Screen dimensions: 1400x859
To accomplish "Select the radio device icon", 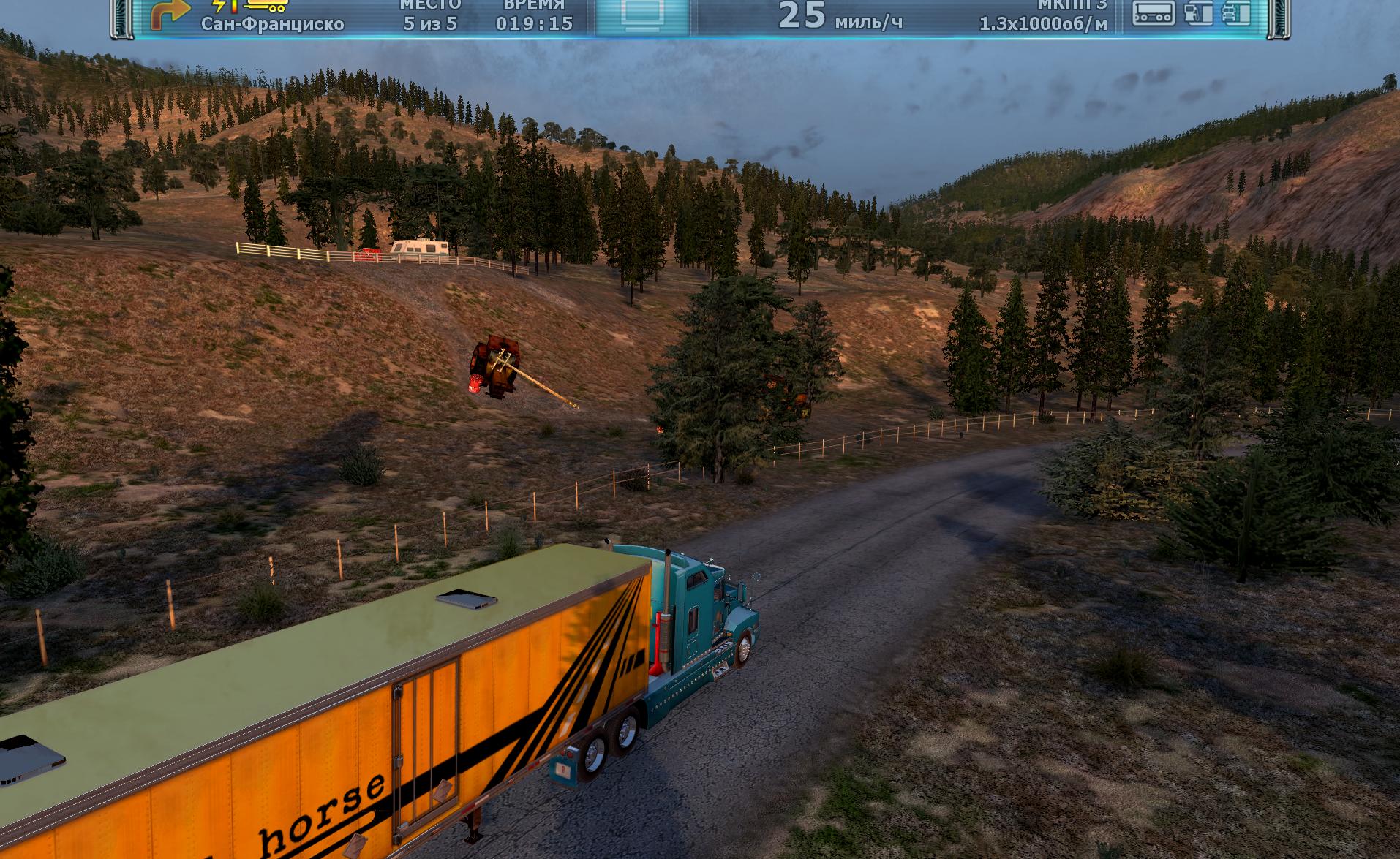I will pyautogui.click(x=1154, y=13).
